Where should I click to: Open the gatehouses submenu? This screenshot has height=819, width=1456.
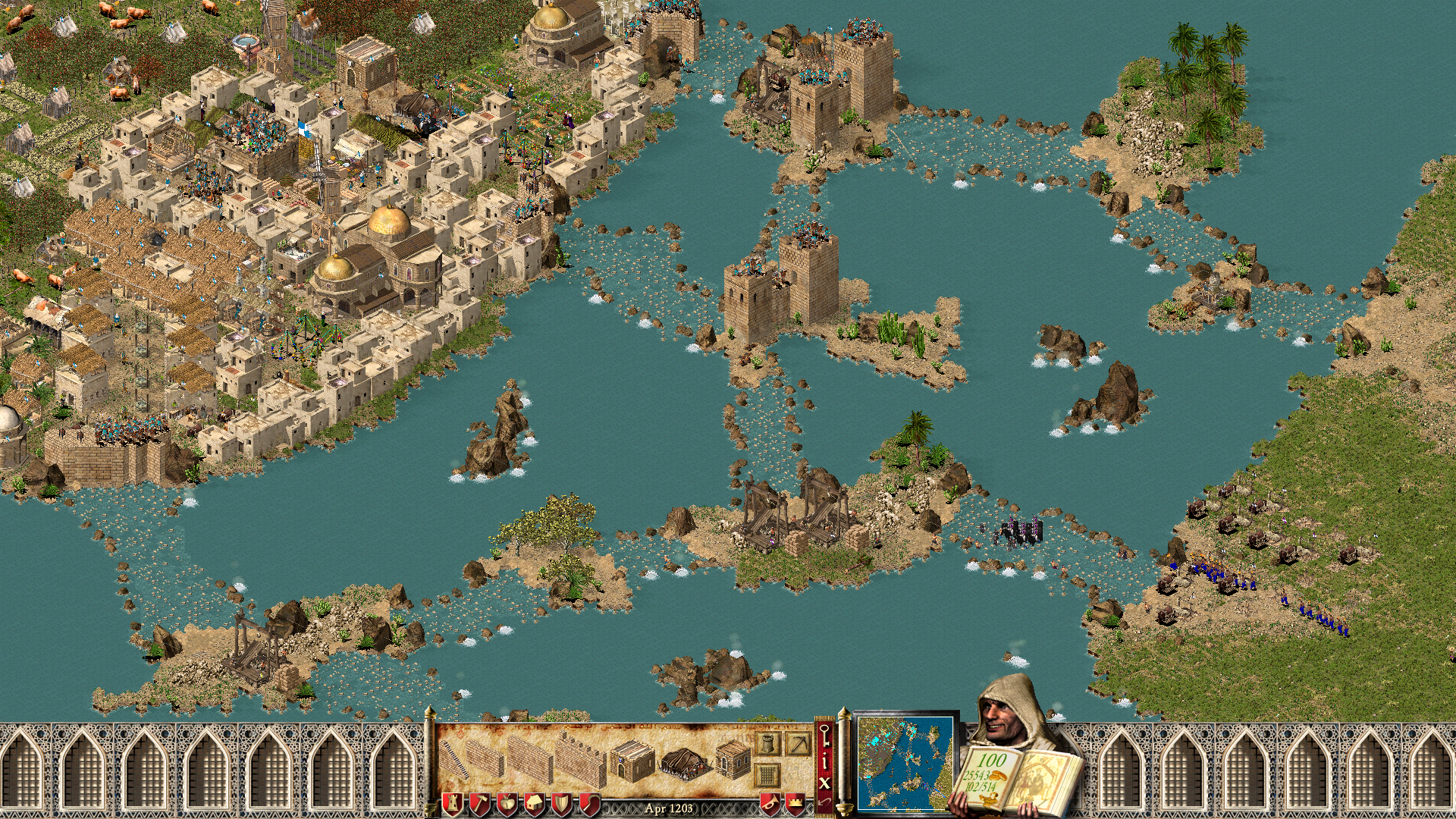point(767,775)
